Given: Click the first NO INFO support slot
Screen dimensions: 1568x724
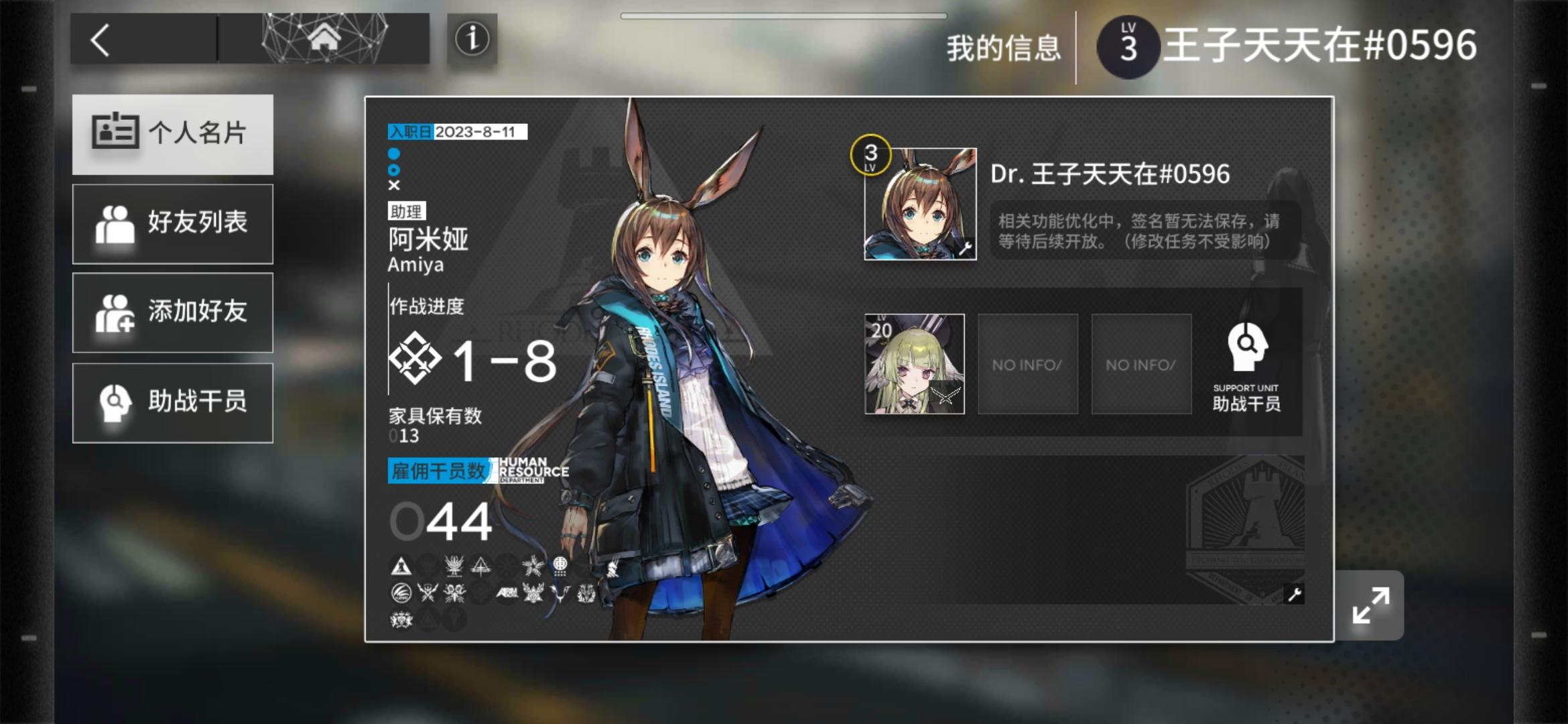Looking at the screenshot, I should 1028,364.
